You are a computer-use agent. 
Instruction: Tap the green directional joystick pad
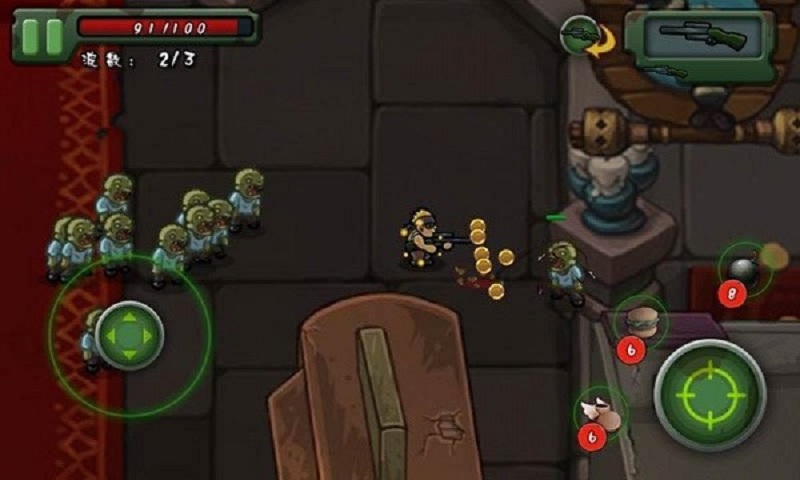(x=129, y=336)
